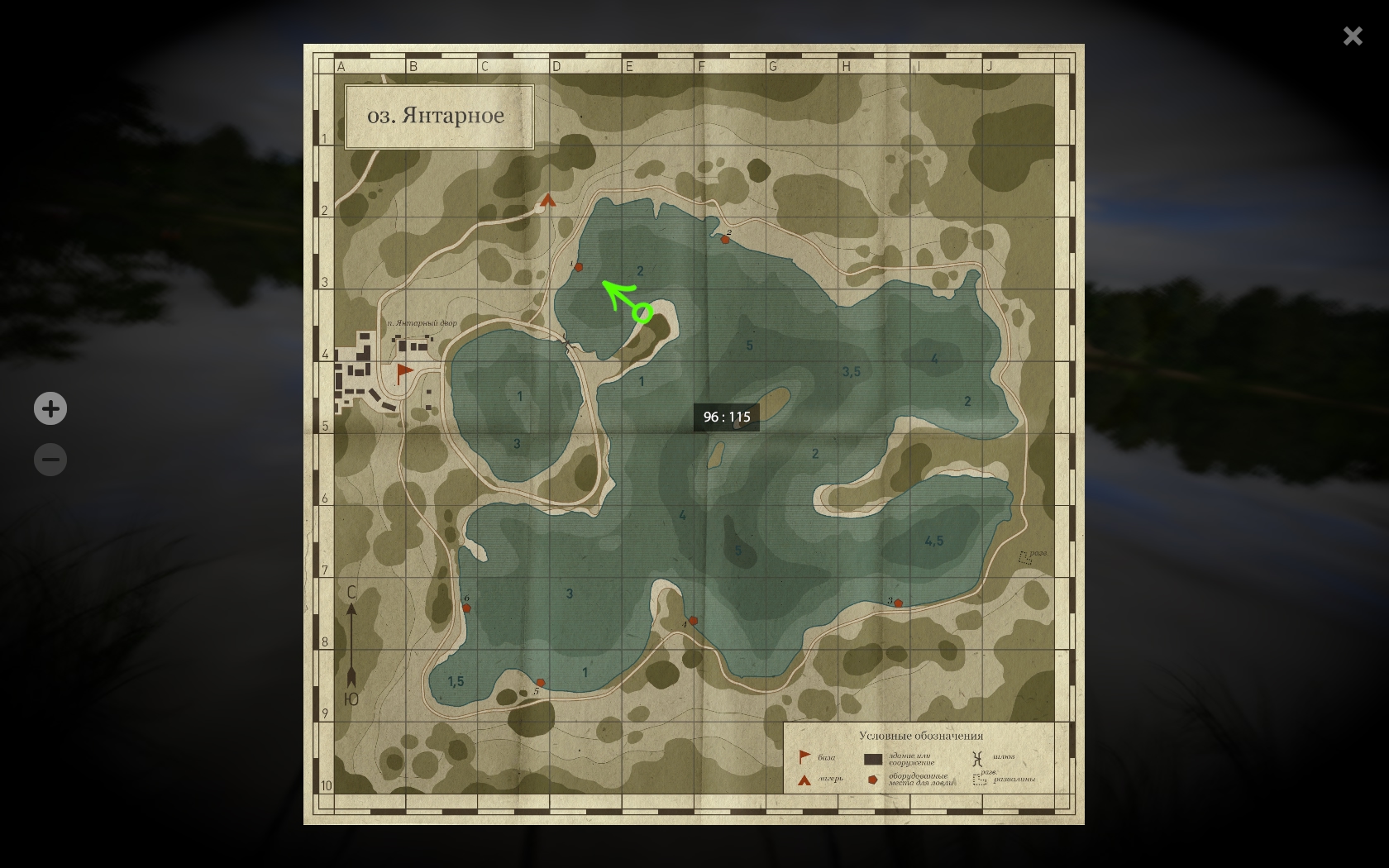
Task: Choose equipped fishing spot marker 2
Action: point(725,240)
